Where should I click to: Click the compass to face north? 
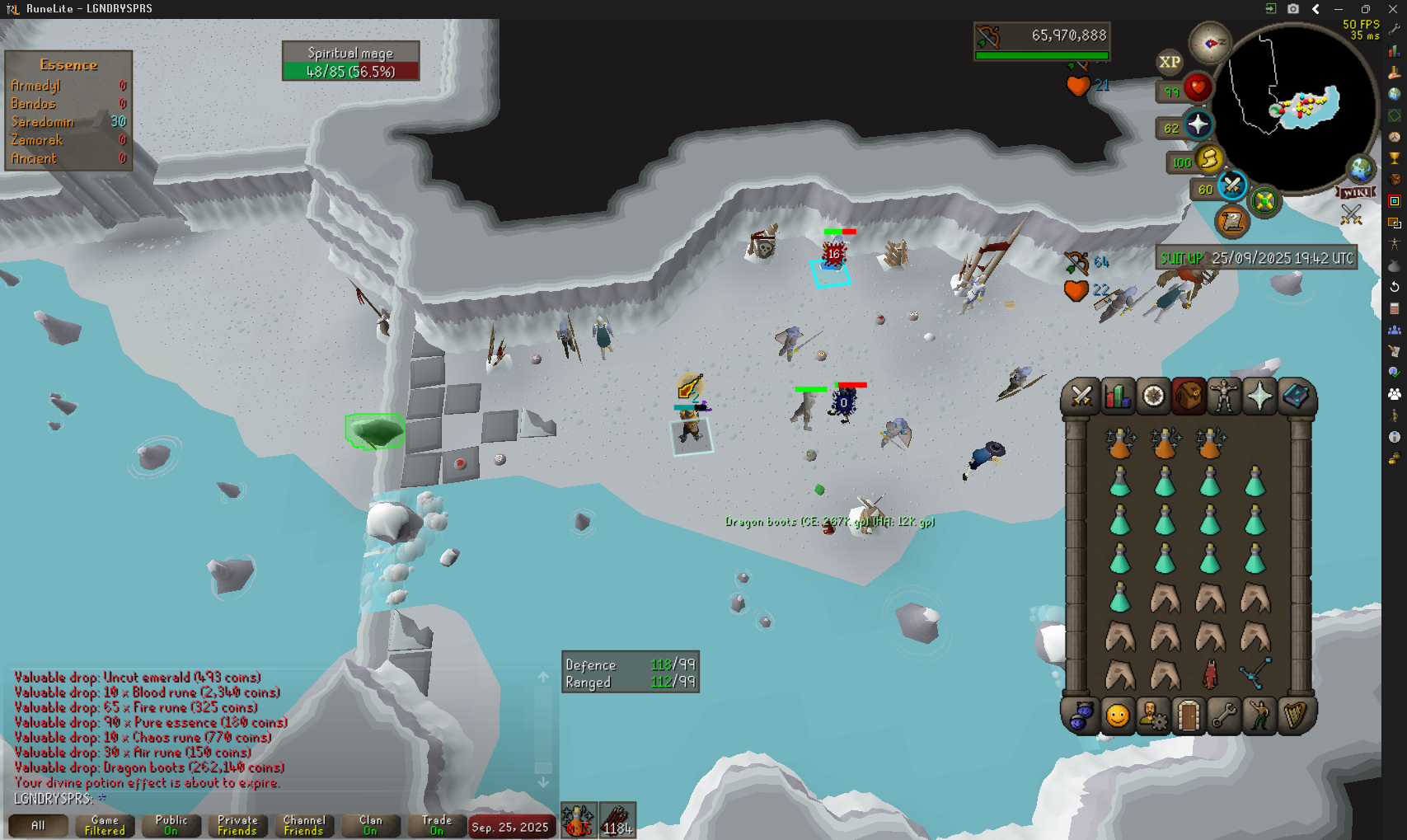click(x=1210, y=43)
